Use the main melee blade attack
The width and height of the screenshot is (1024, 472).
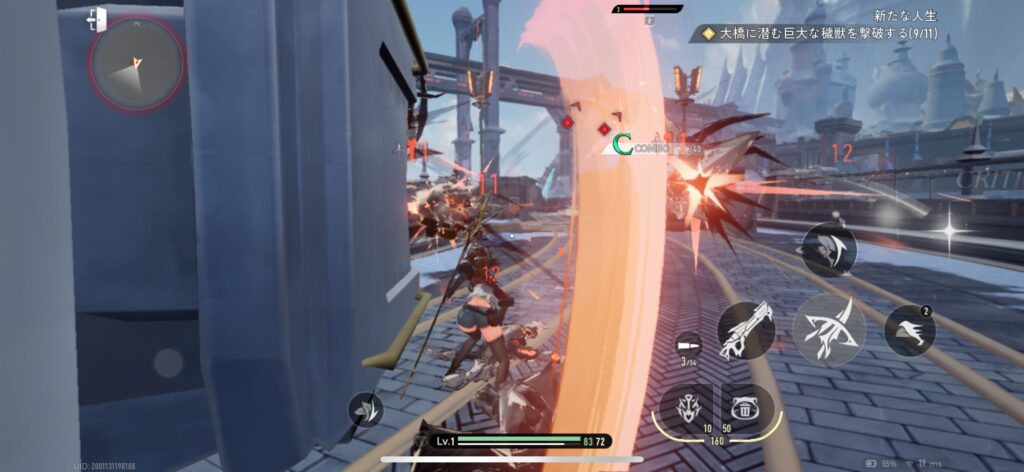829,329
